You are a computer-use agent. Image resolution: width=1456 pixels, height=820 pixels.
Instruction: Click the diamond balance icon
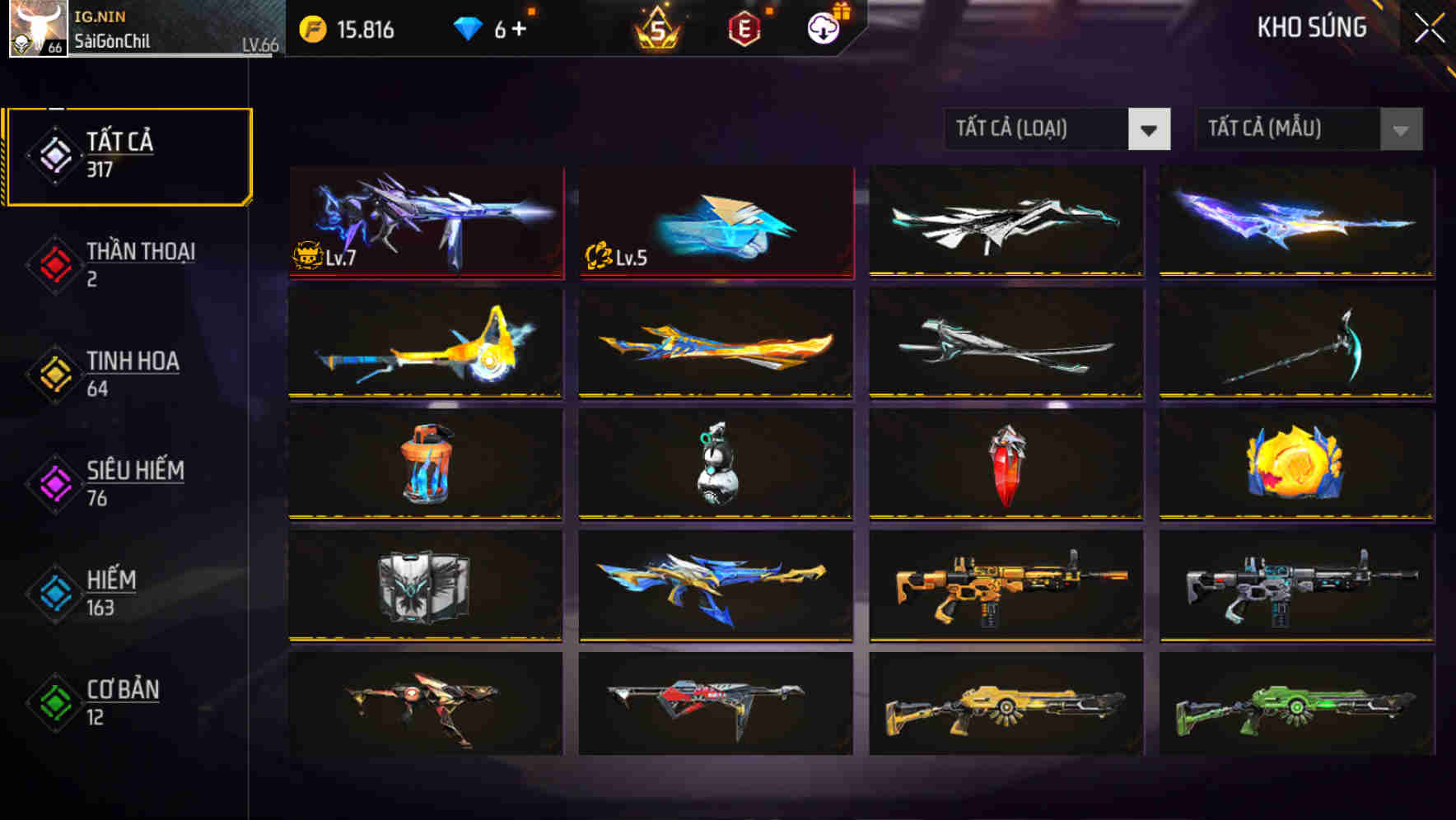[x=466, y=28]
